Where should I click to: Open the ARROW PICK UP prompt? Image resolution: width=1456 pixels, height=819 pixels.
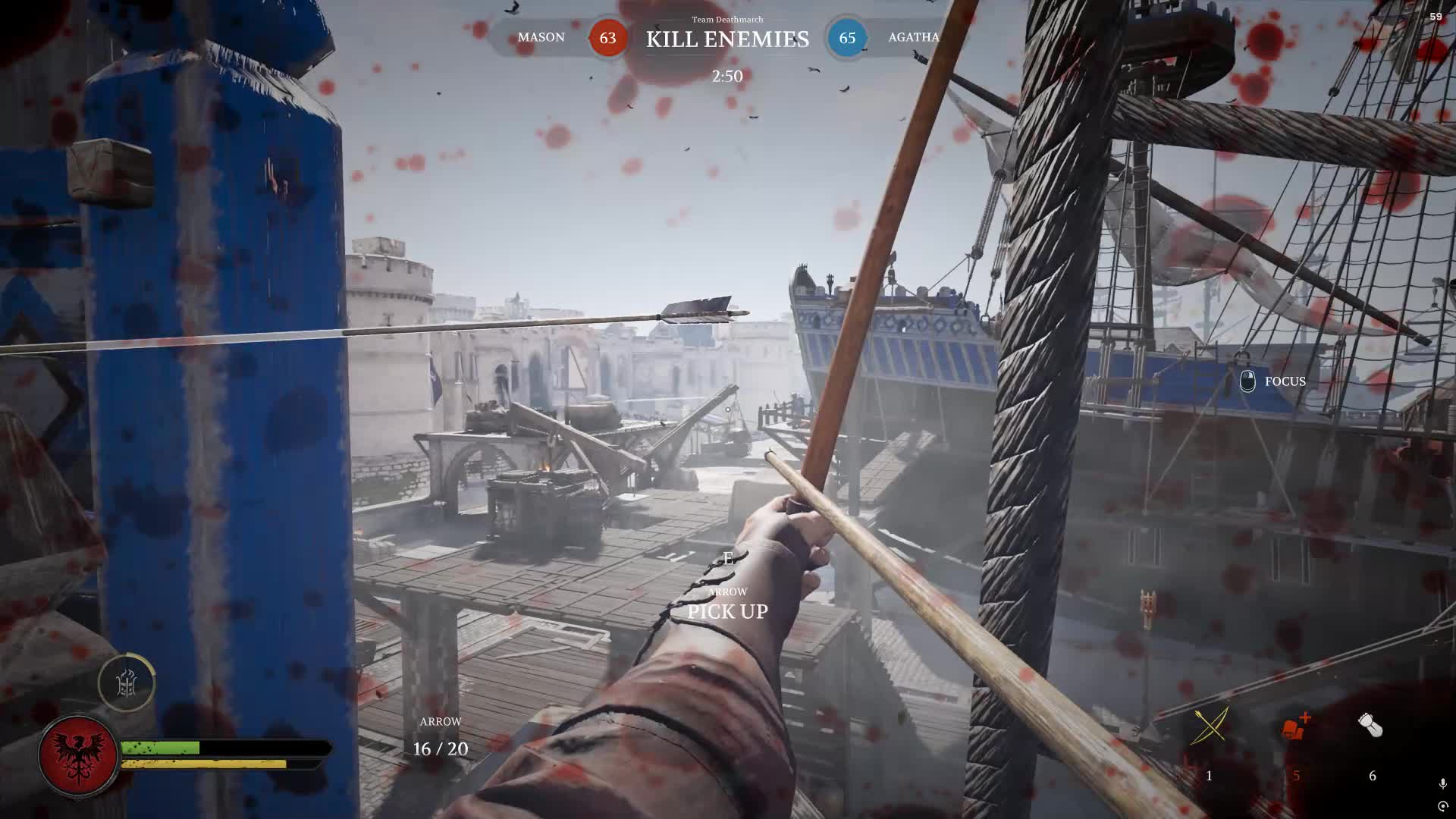727,610
